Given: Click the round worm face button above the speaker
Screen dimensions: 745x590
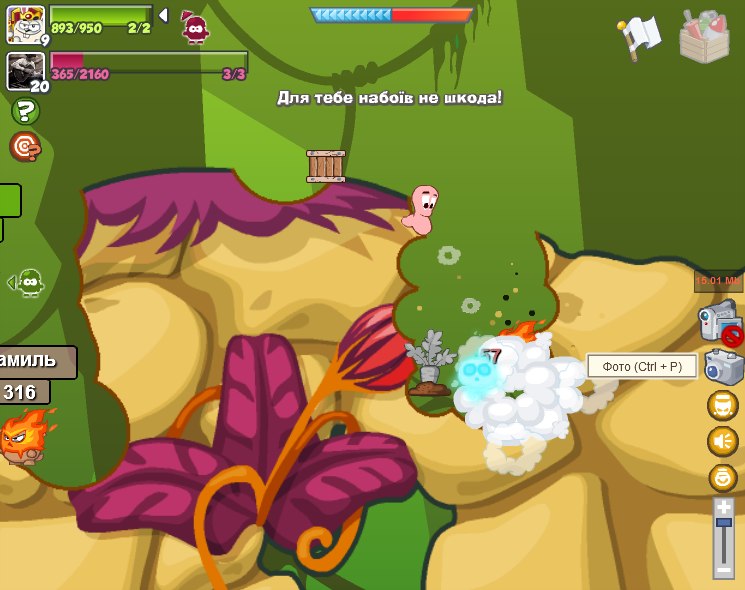Looking at the screenshot, I should click(722, 405).
